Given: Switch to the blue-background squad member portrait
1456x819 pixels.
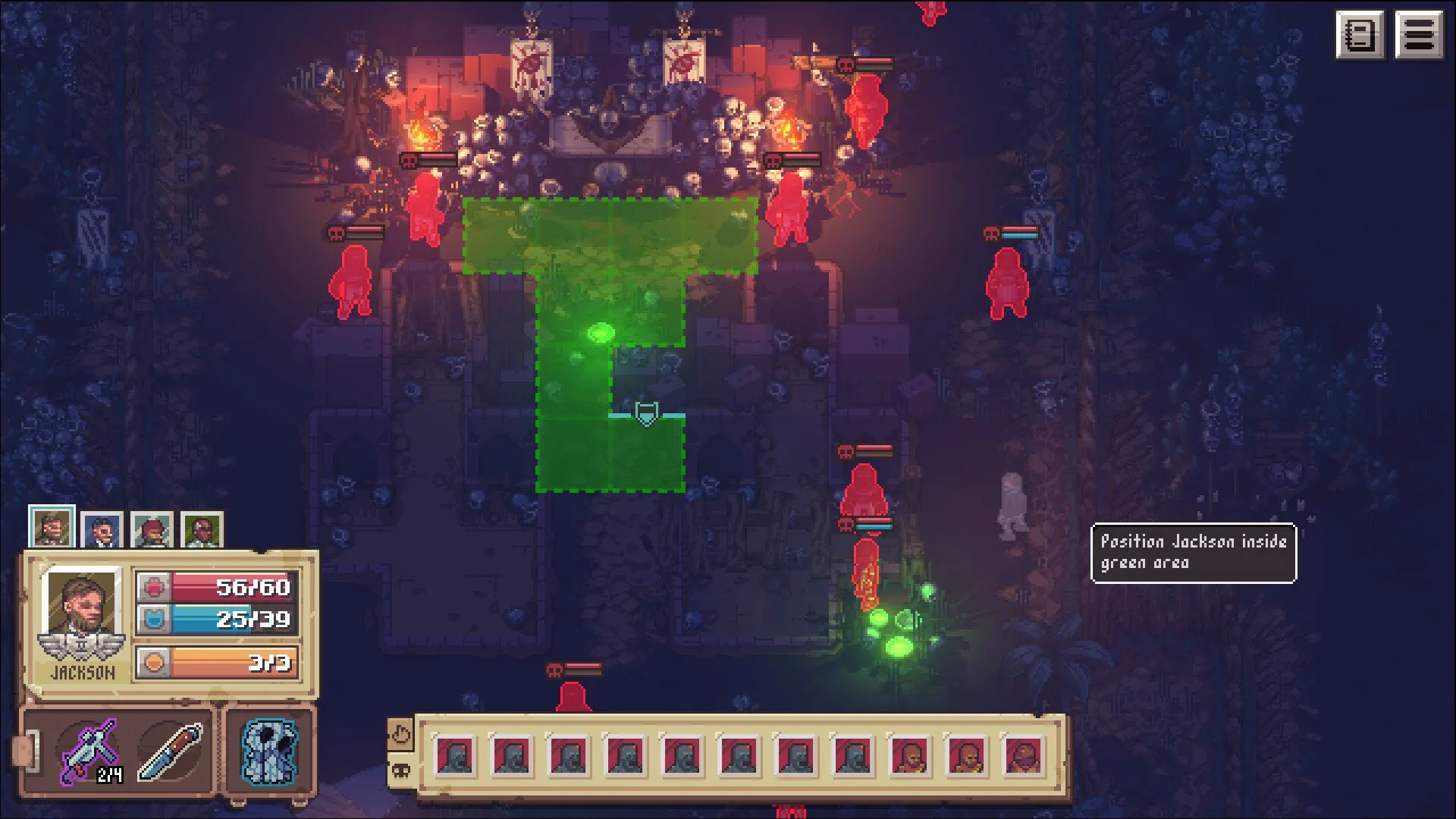Looking at the screenshot, I should (102, 530).
